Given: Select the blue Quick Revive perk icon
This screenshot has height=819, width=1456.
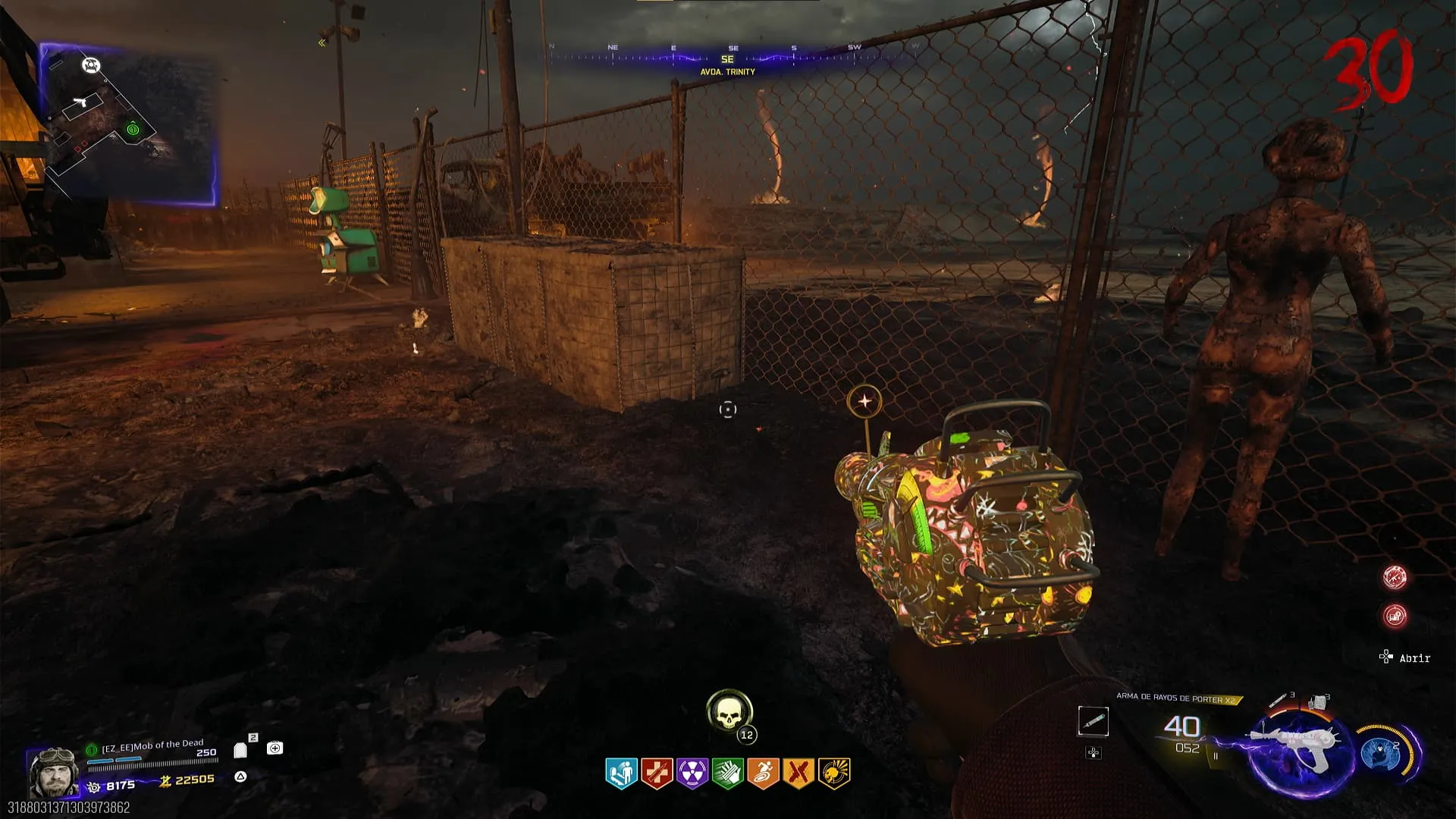Looking at the screenshot, I should pos(622,773).
